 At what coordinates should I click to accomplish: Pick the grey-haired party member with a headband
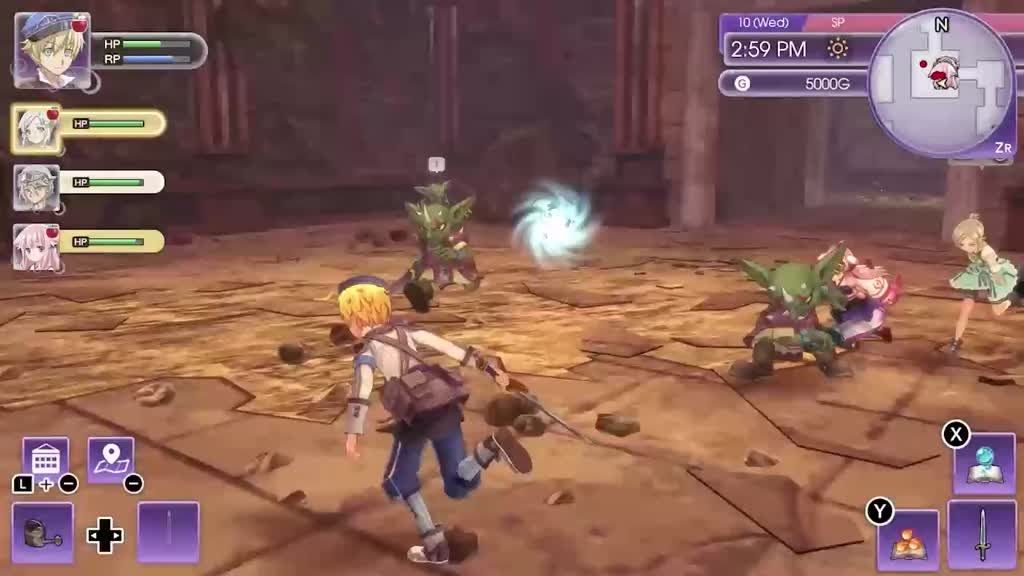[36, 187]
